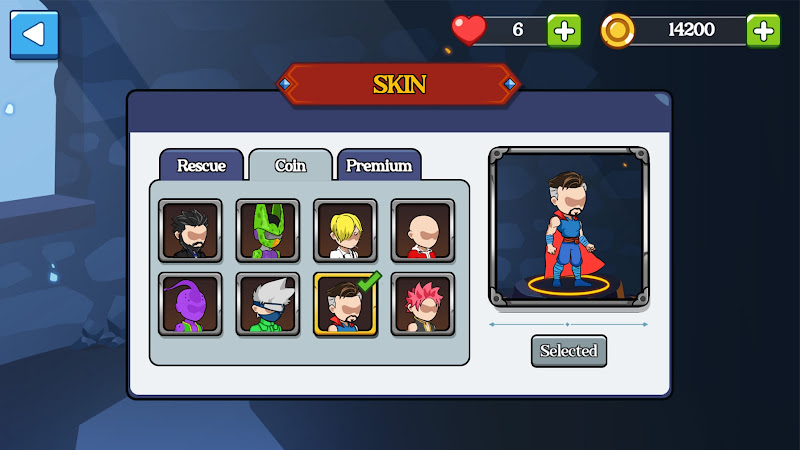
Task: Click the Selected button
Action: click(568, 351)
